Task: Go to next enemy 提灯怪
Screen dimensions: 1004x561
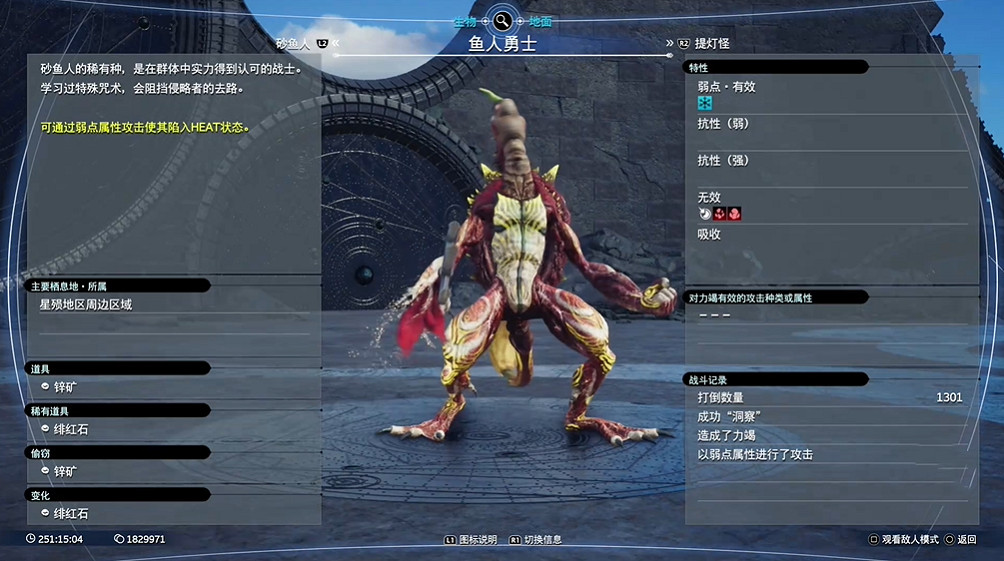Action: pos(711,44)
